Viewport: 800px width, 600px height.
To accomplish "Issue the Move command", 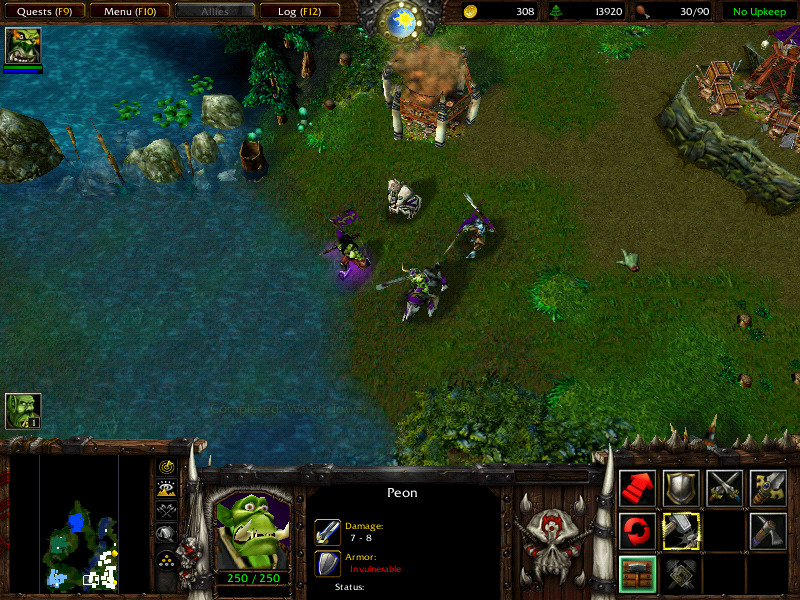I will 638,488.
